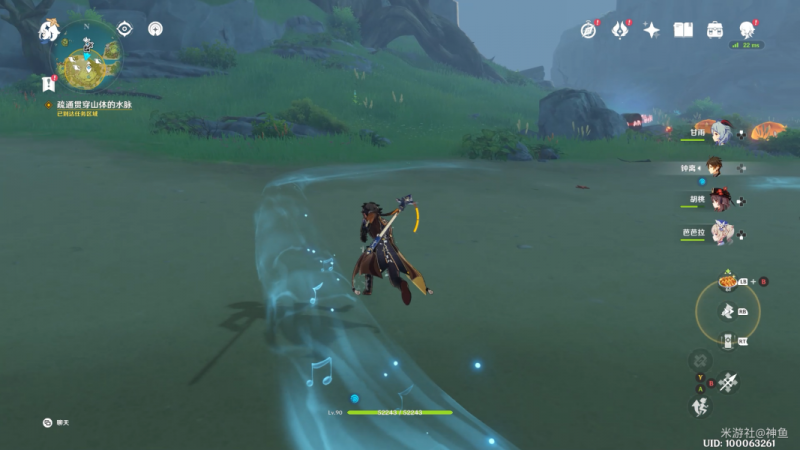Image resolution: width=800 pixels, height=450 pixels.
Task: Open the chat icon at bottom left
Action: [47, 423]
